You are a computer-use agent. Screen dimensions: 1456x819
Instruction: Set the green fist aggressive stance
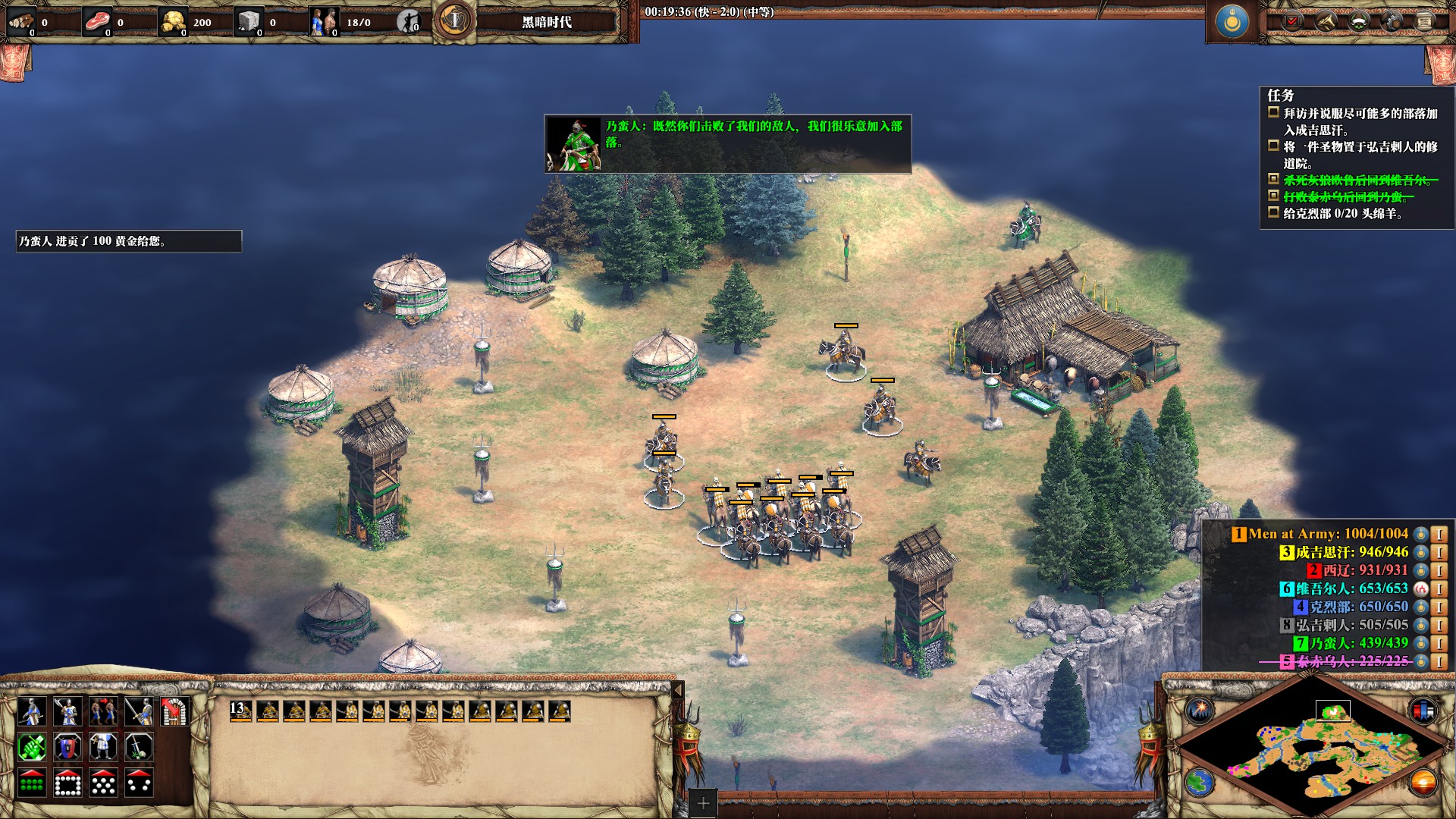[32, 748]
